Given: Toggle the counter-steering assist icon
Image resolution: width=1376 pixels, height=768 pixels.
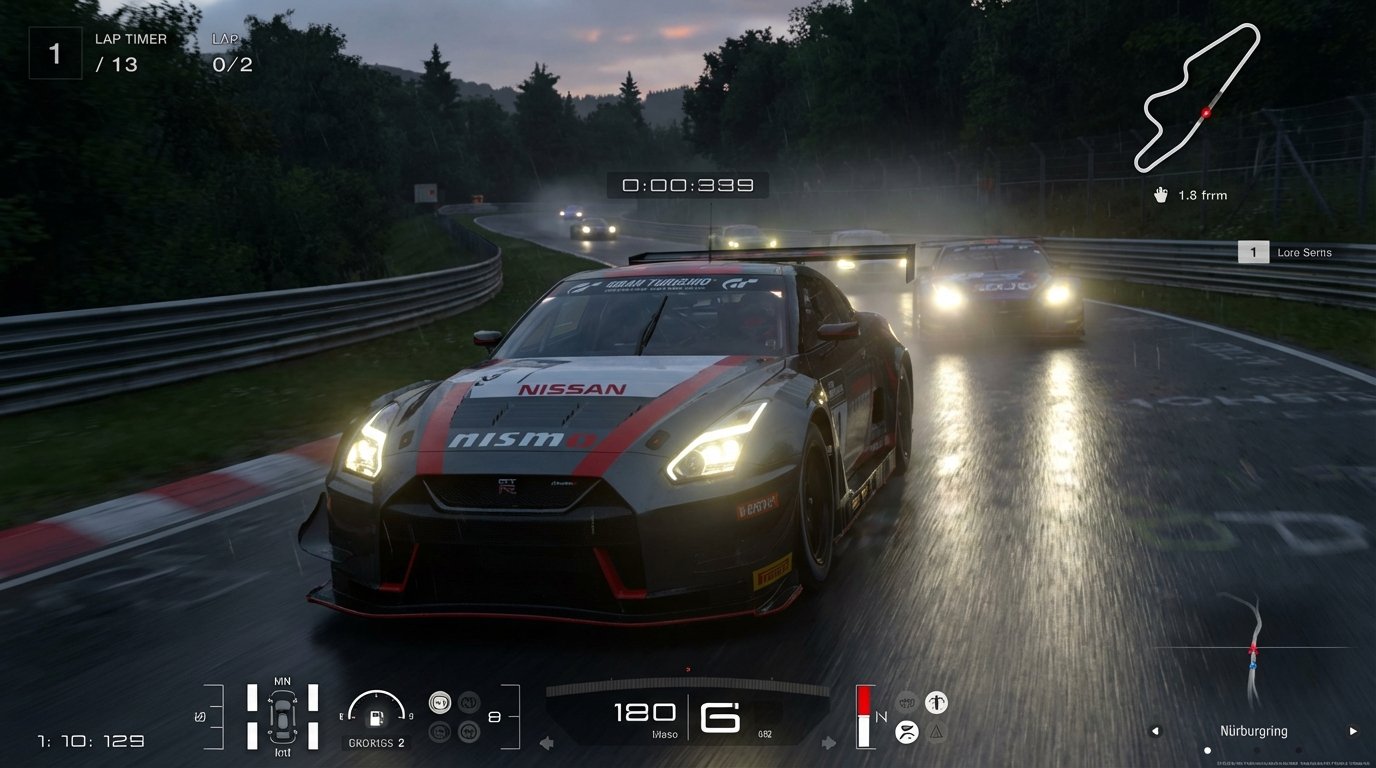Looking at the screenshot, I should pyautogui.click(x=467, y=732).
